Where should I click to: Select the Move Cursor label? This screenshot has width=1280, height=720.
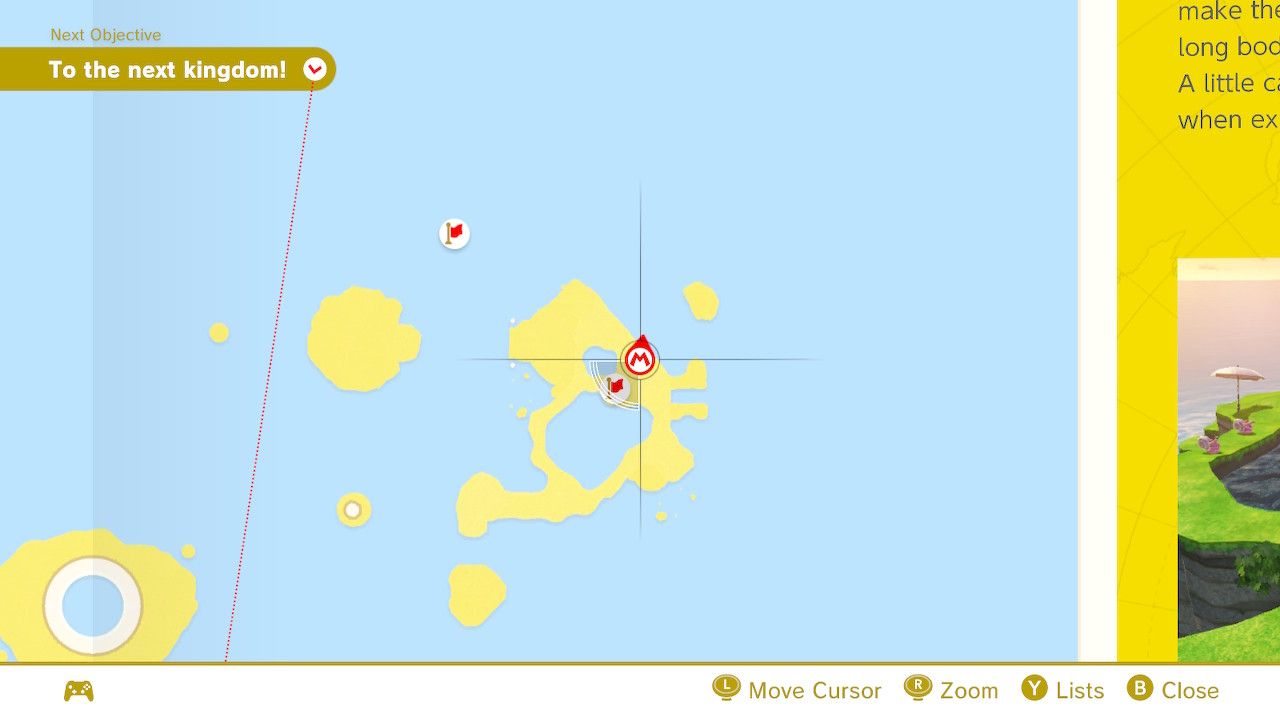coord(815,690)
